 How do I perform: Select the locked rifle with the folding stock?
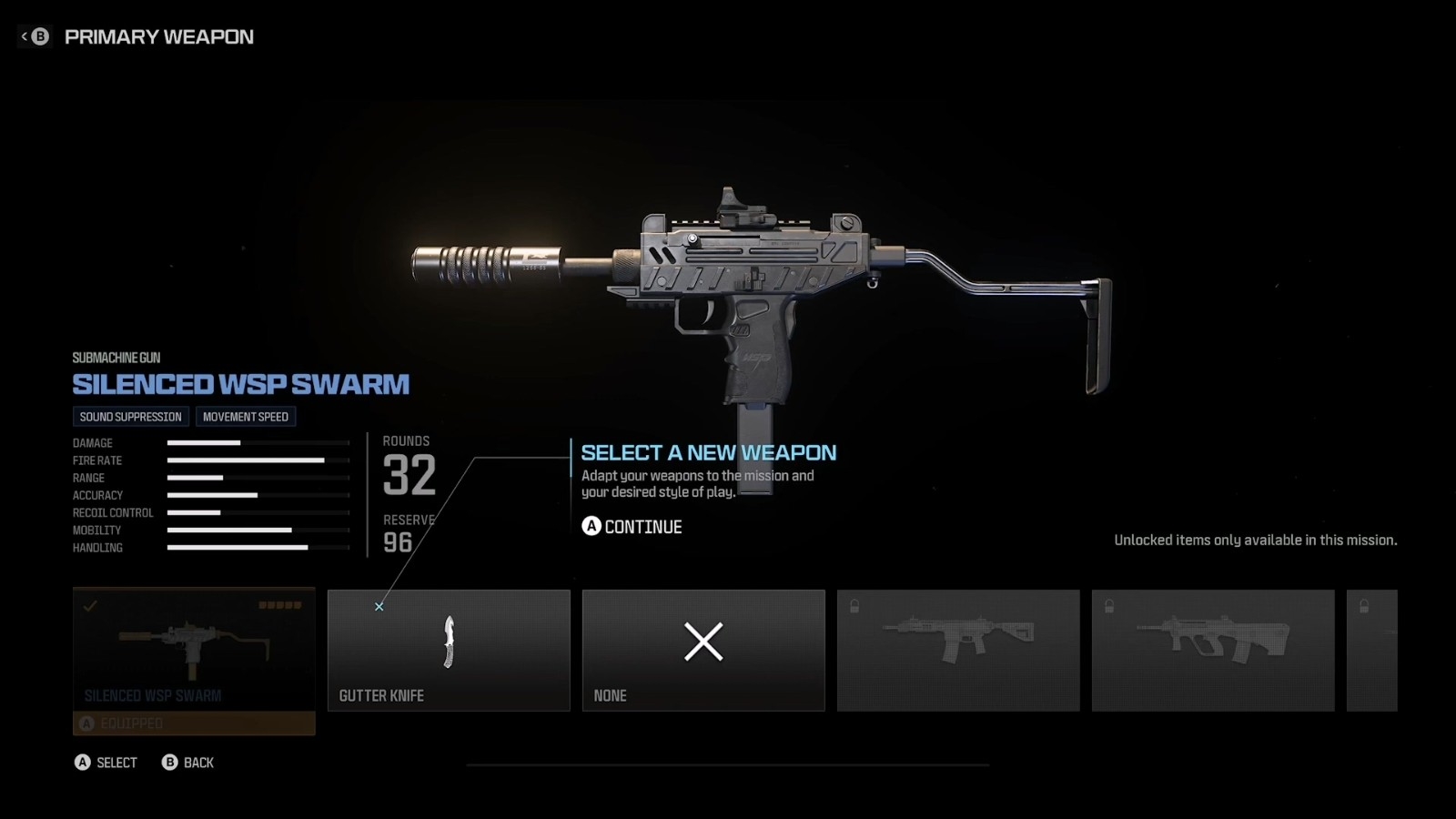tap(958, 650)
